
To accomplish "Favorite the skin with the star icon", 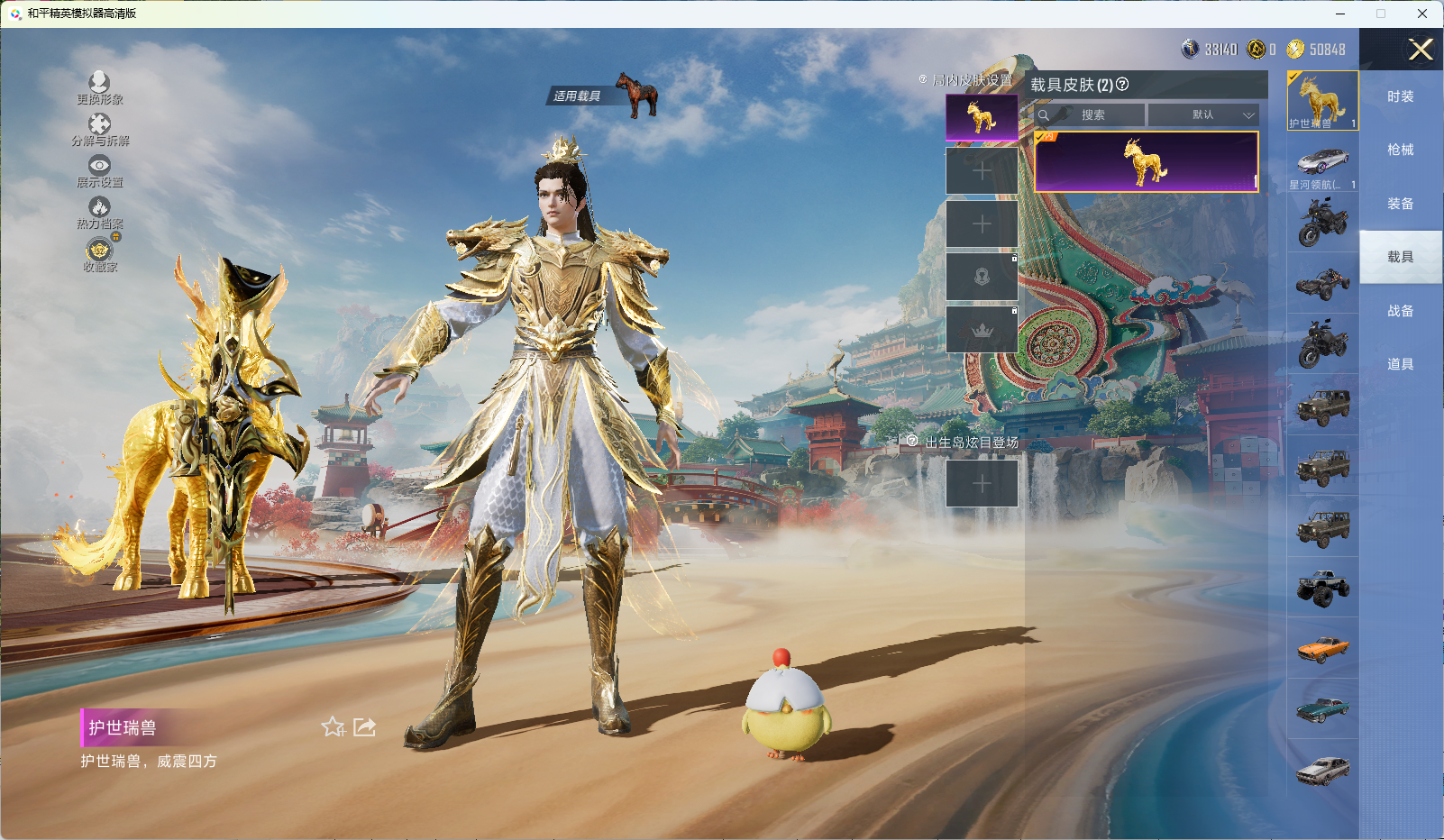I will [333, 726].
